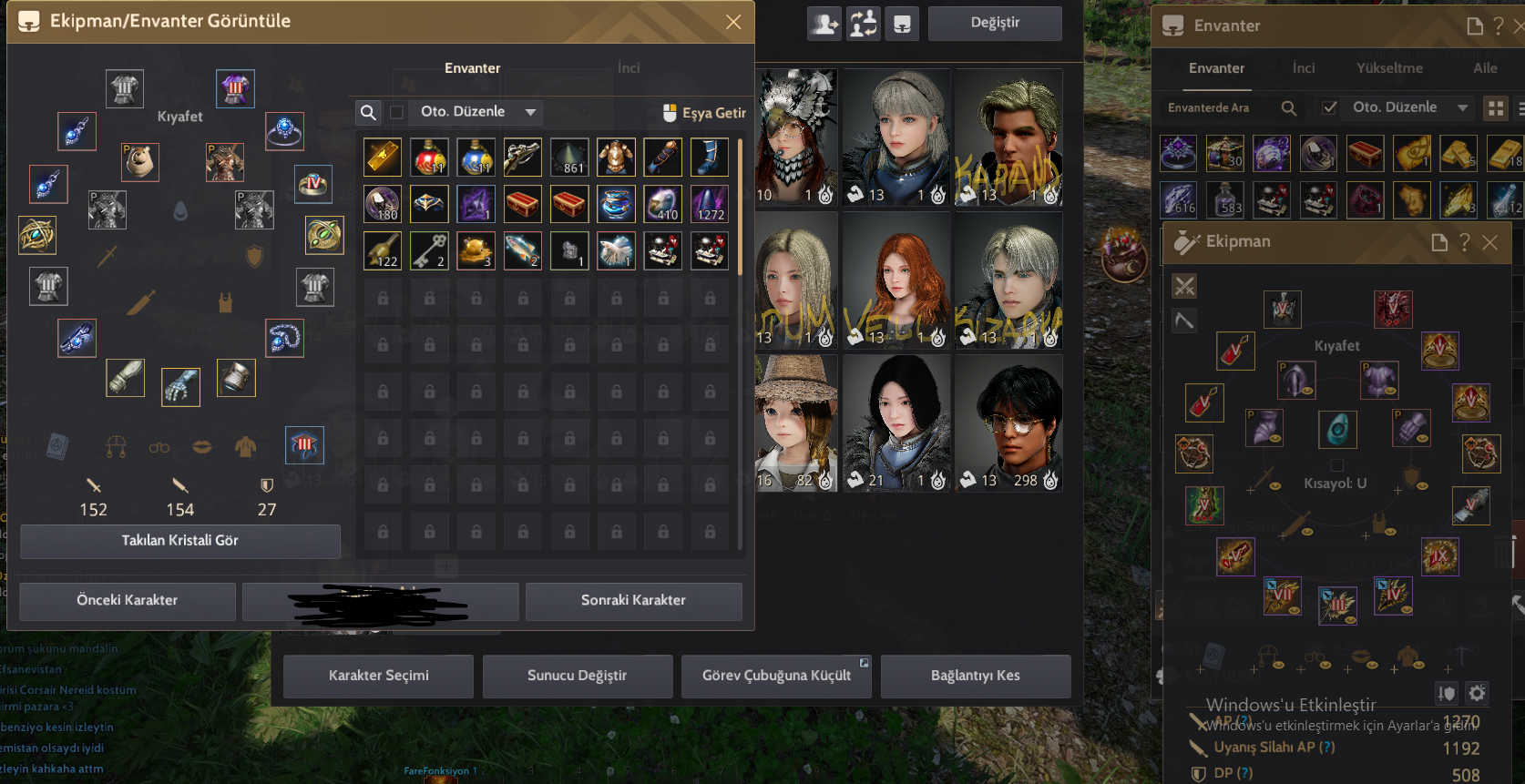The image size is (1525, 784).
Task: Choose Sunucu Değiştir
Action: pos(577,676)
